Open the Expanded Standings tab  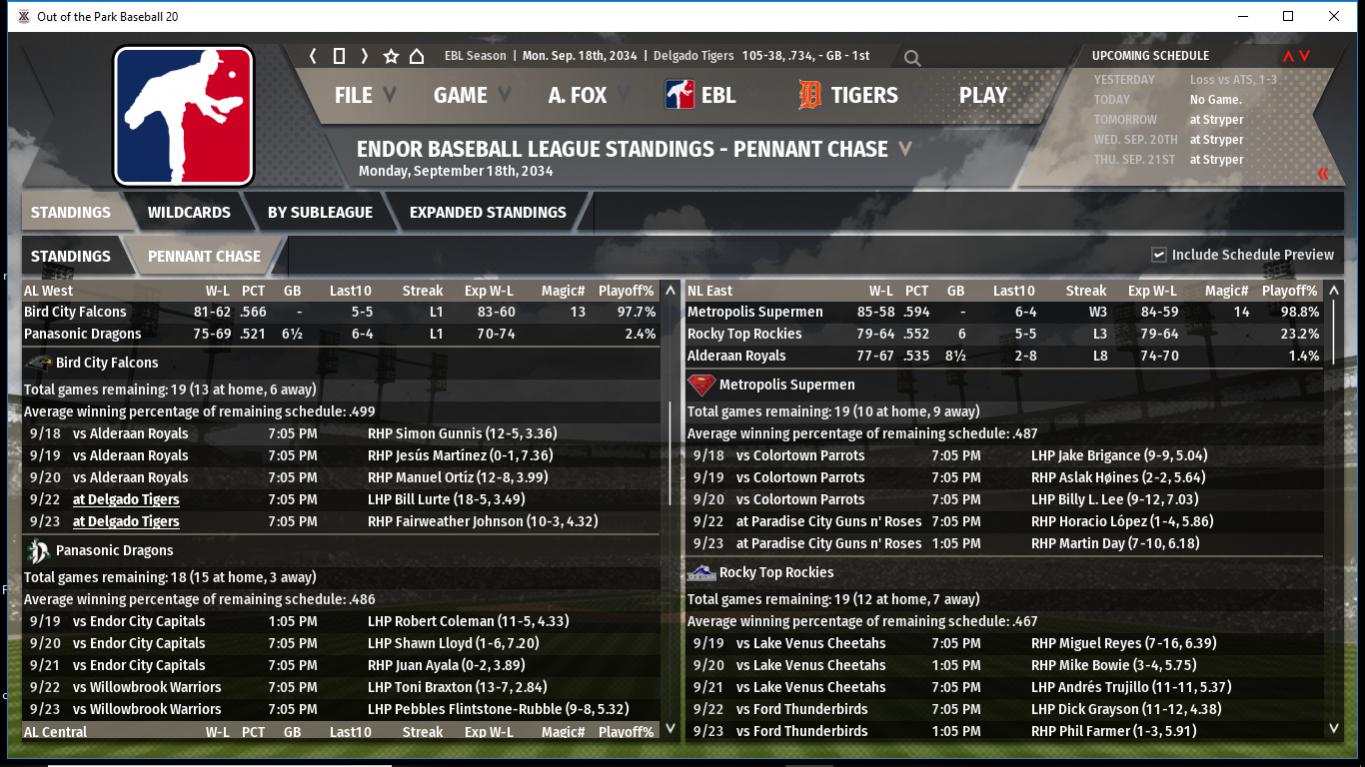coord(487,212)
